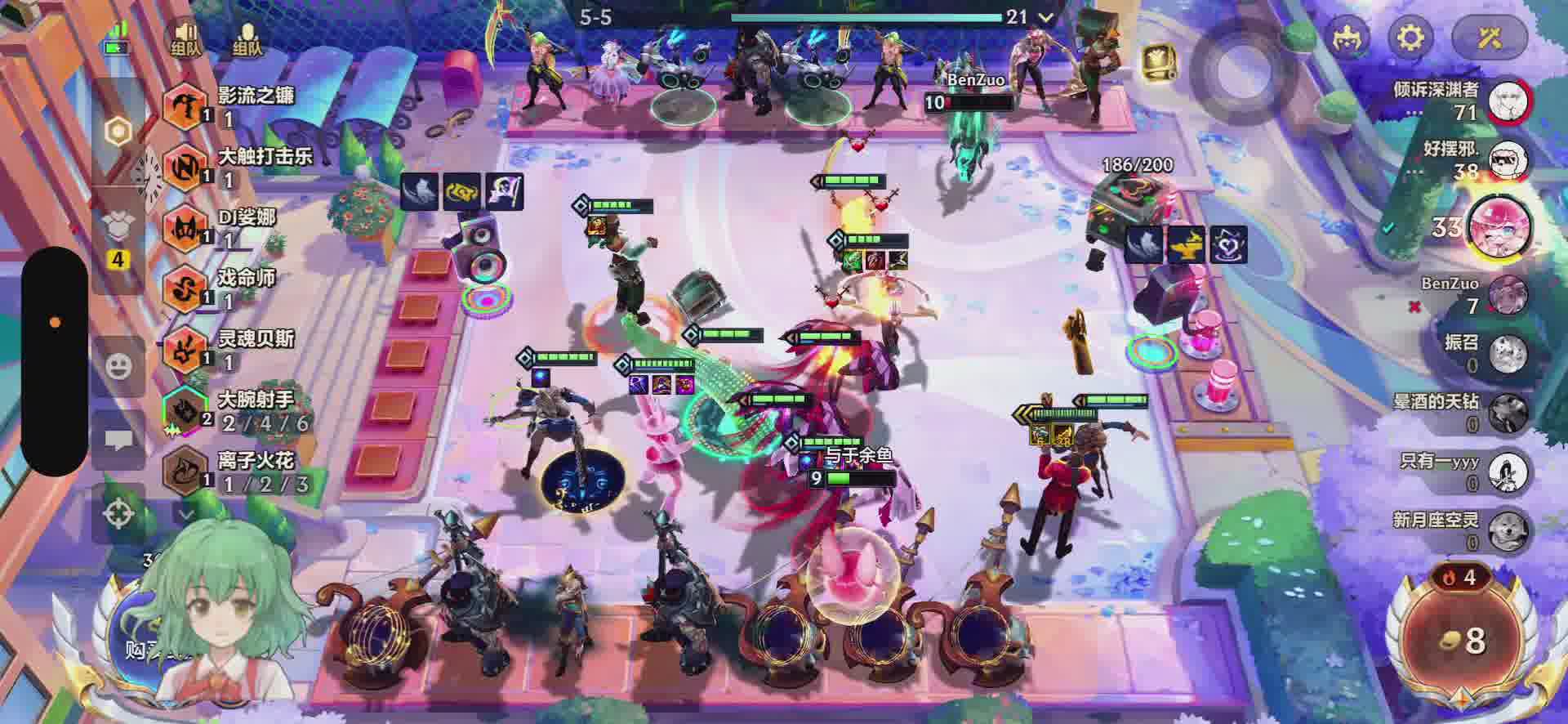The height and width of the screenshot is (724, 1568).
Task: Open the emoji emote panel
Action: click(119, 364)
